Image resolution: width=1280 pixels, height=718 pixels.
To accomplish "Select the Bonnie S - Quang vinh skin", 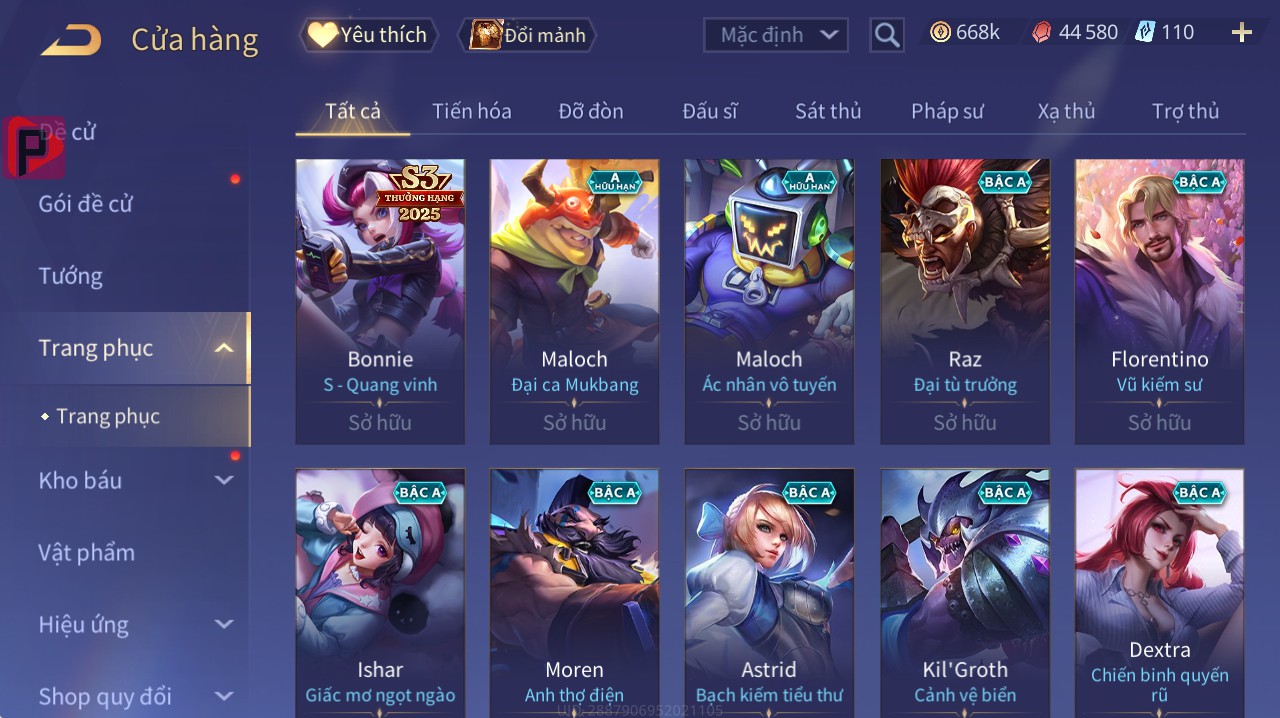I will tap(380, 300).
